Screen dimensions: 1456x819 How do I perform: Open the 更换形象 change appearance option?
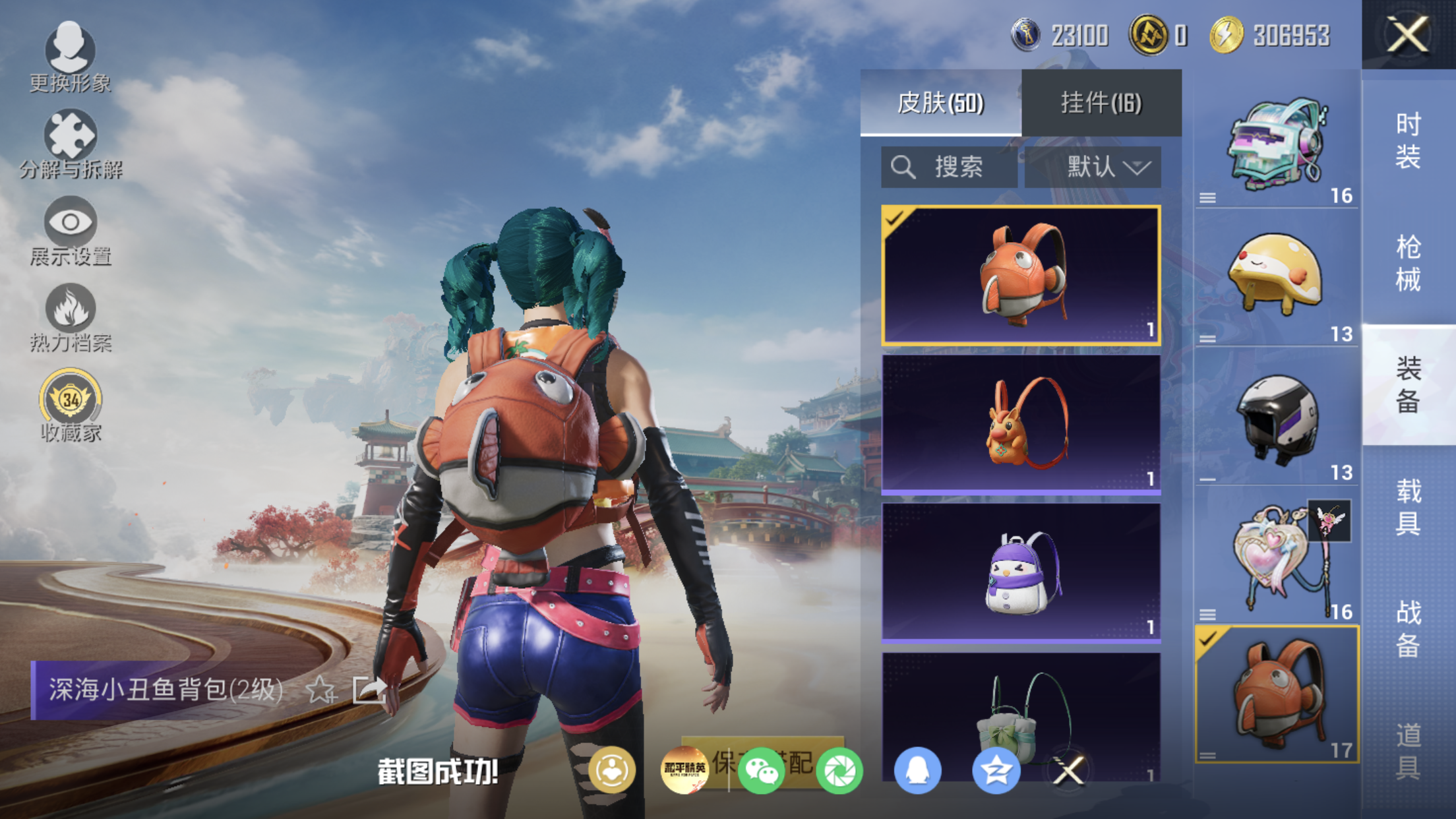70,57
